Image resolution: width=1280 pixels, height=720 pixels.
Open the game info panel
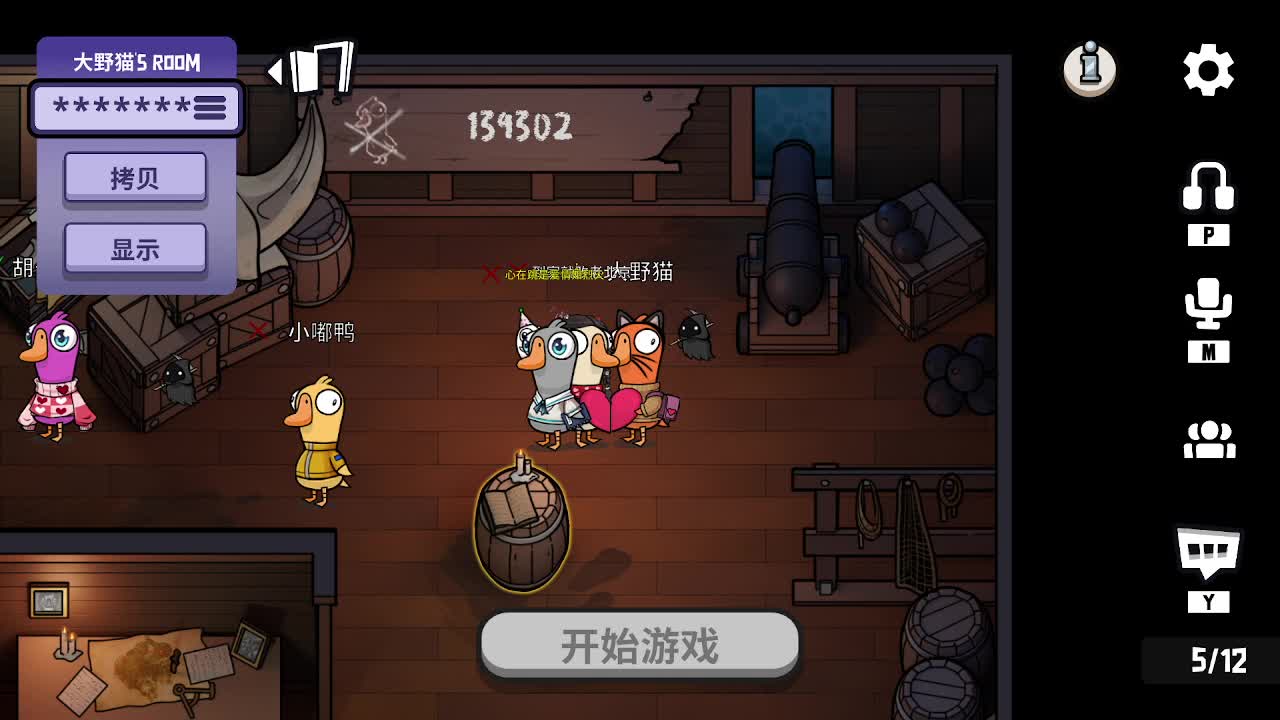tap(1088, 68)
